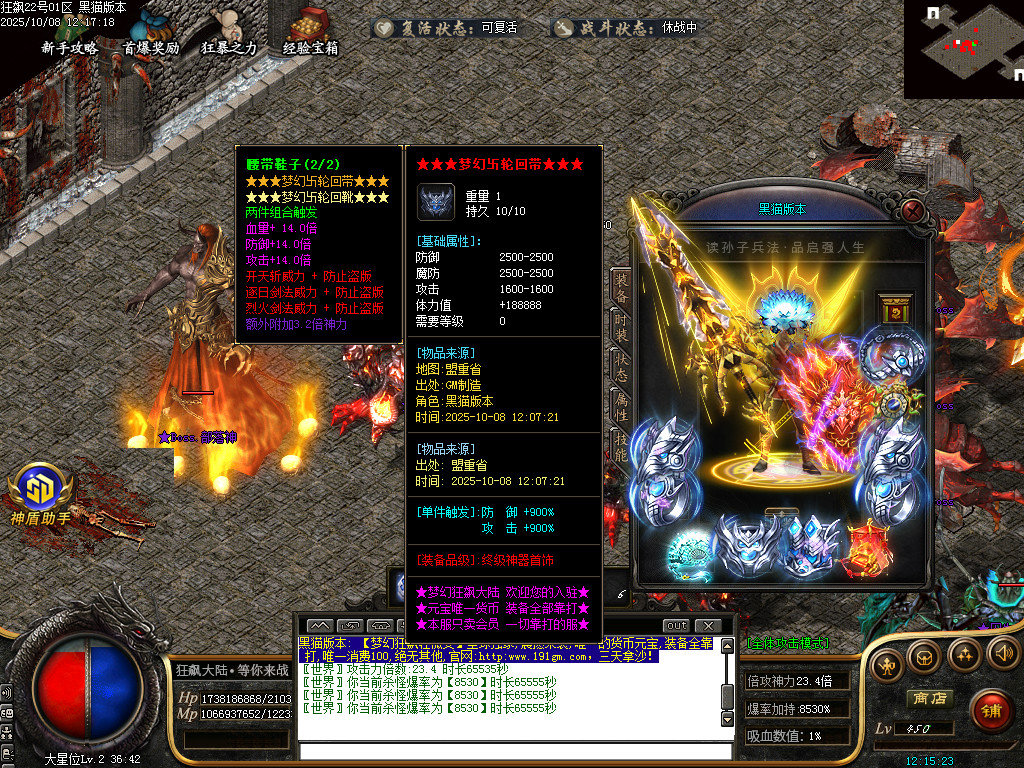Switch to the 技能 skills tab
This screenshot has width=1024, height=768.
pos(620,447)
